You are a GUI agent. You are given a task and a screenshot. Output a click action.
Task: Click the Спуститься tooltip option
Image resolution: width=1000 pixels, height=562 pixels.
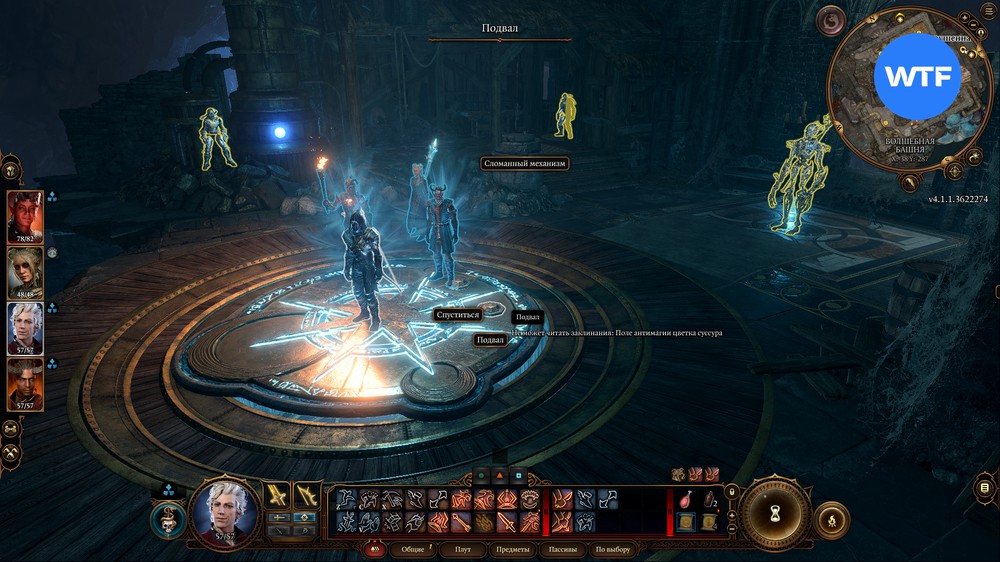click(458, 314)
